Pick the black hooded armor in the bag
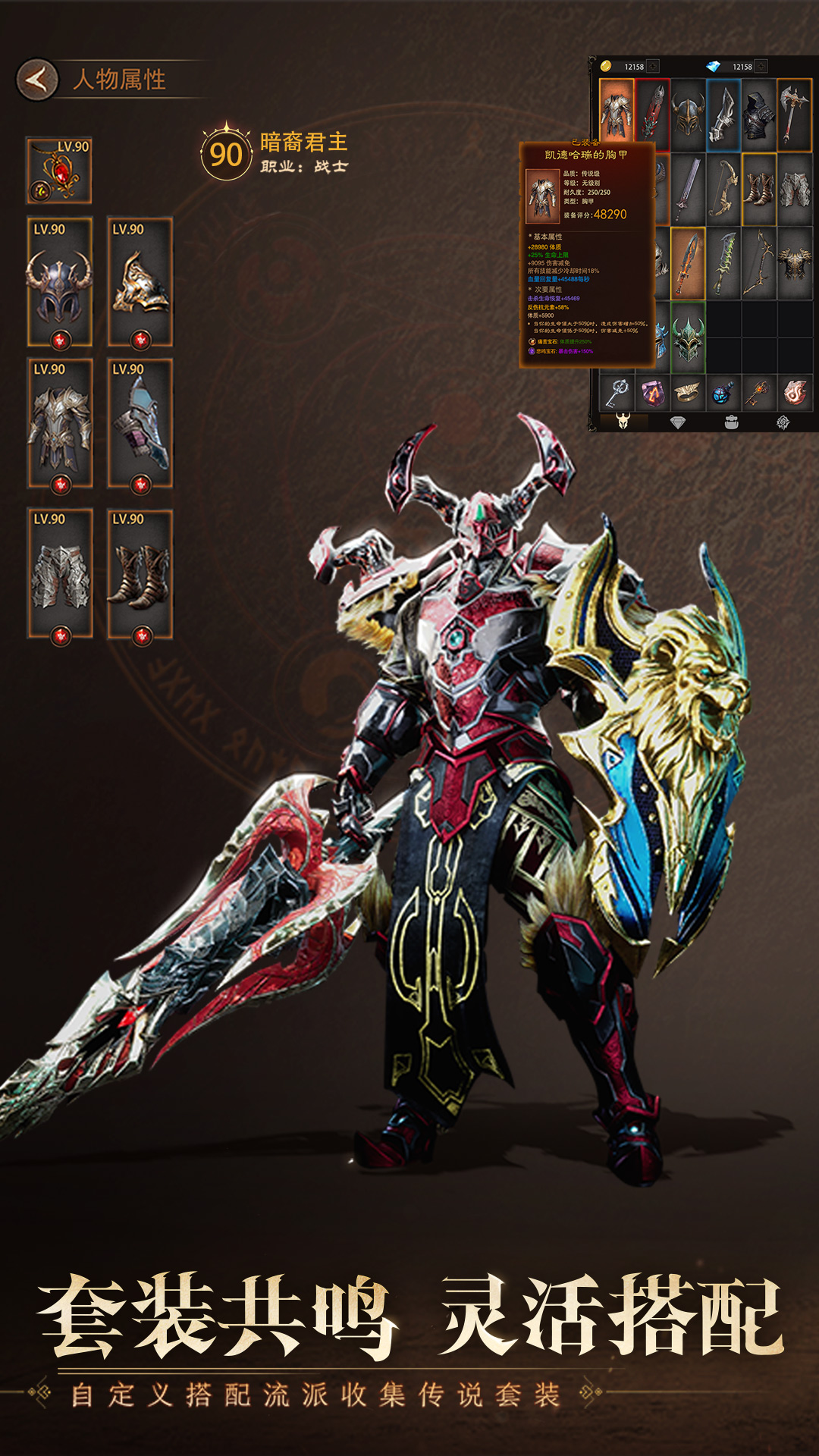The image size is (819, 1456). (x=758, y=114)
